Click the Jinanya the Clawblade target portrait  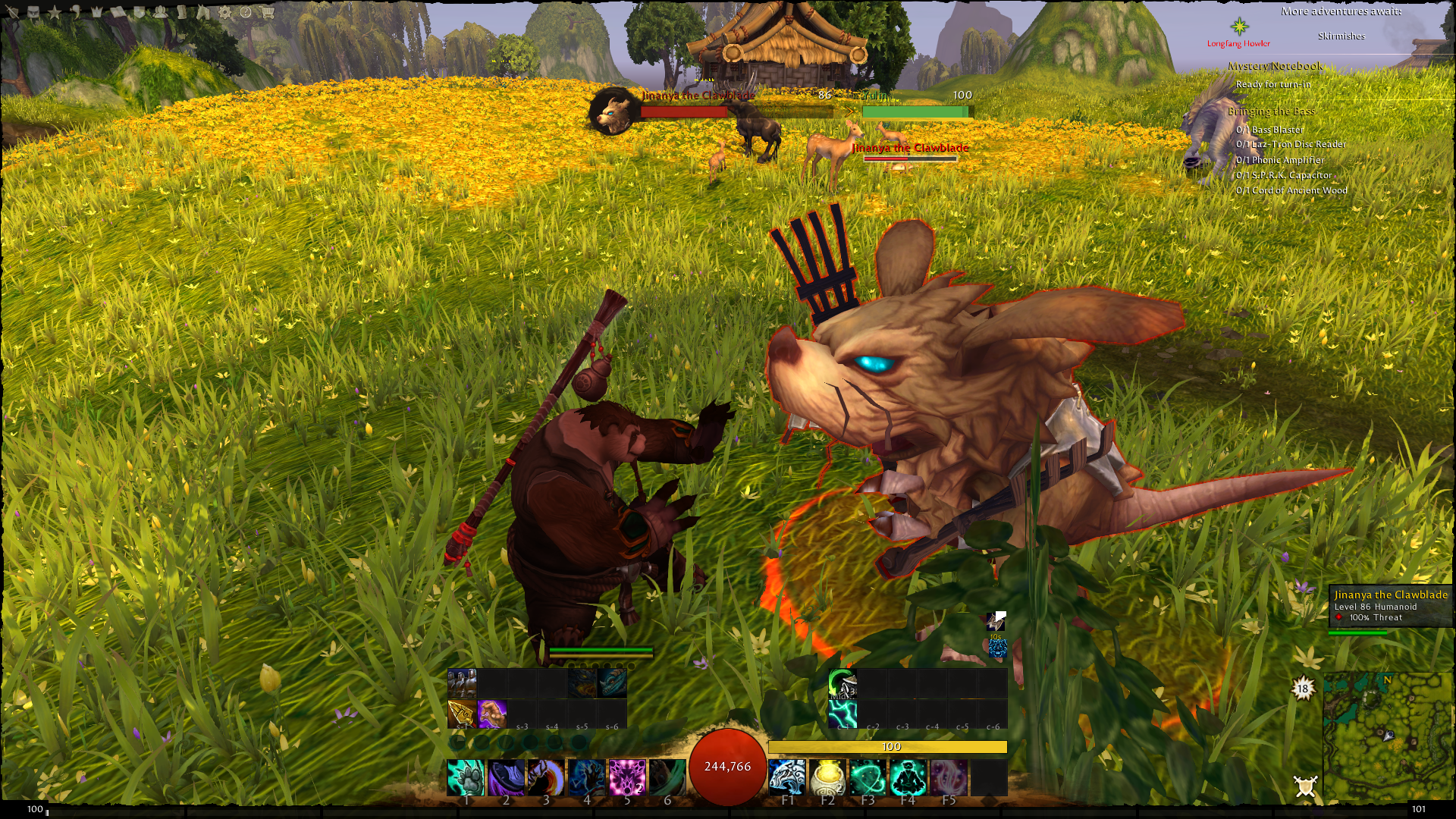(x=613, y=111)
